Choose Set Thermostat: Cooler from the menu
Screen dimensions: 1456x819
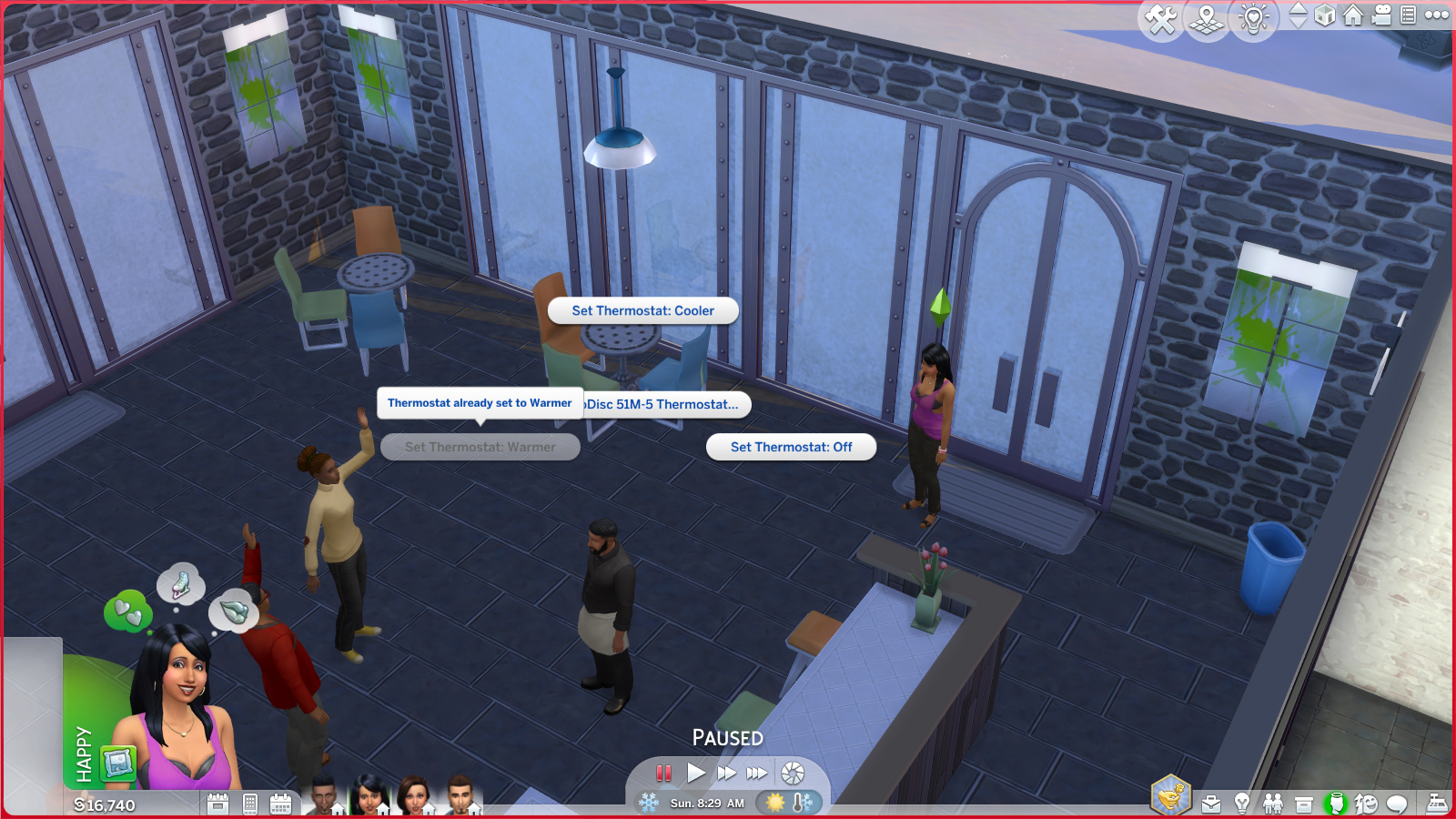pyautogui.click(x=642, y=310)
